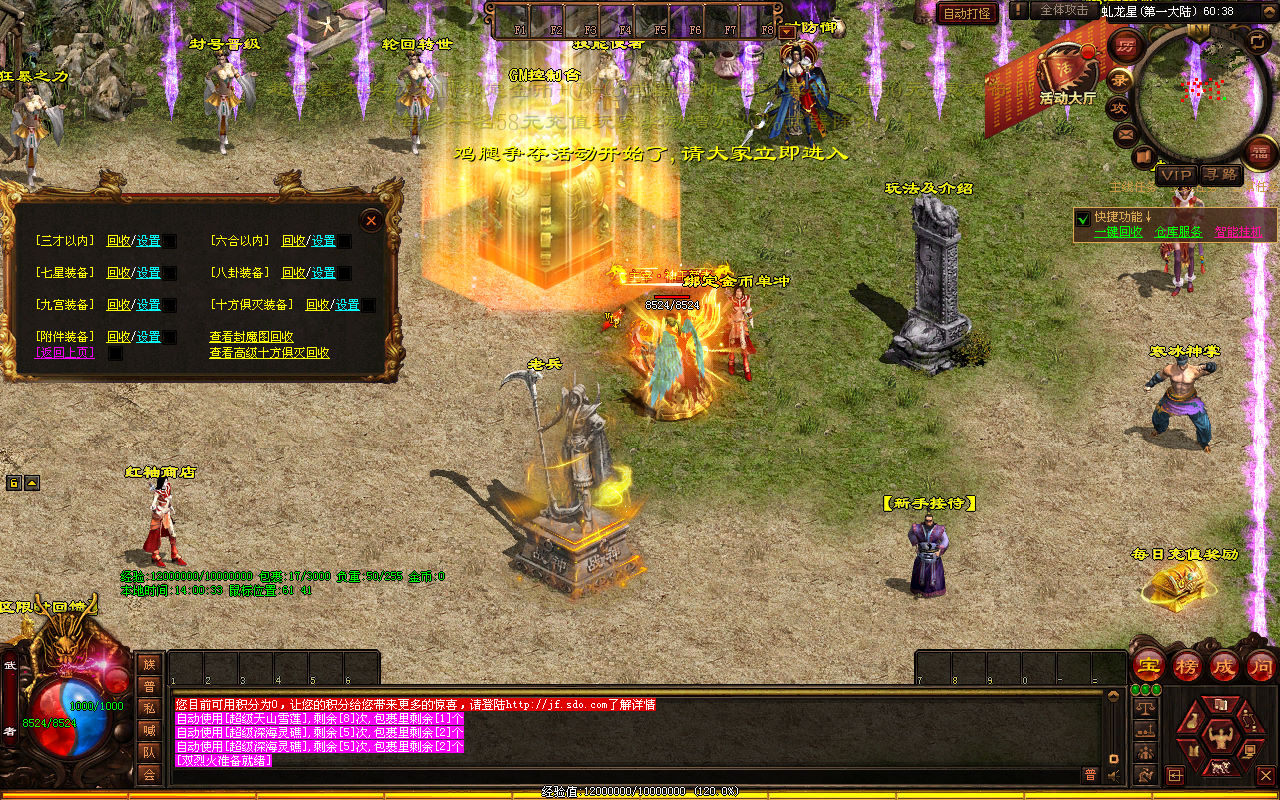The image size is (1280, 800).
Task: Open 查看高级十方俱灭回收 link
Action: 269,353
